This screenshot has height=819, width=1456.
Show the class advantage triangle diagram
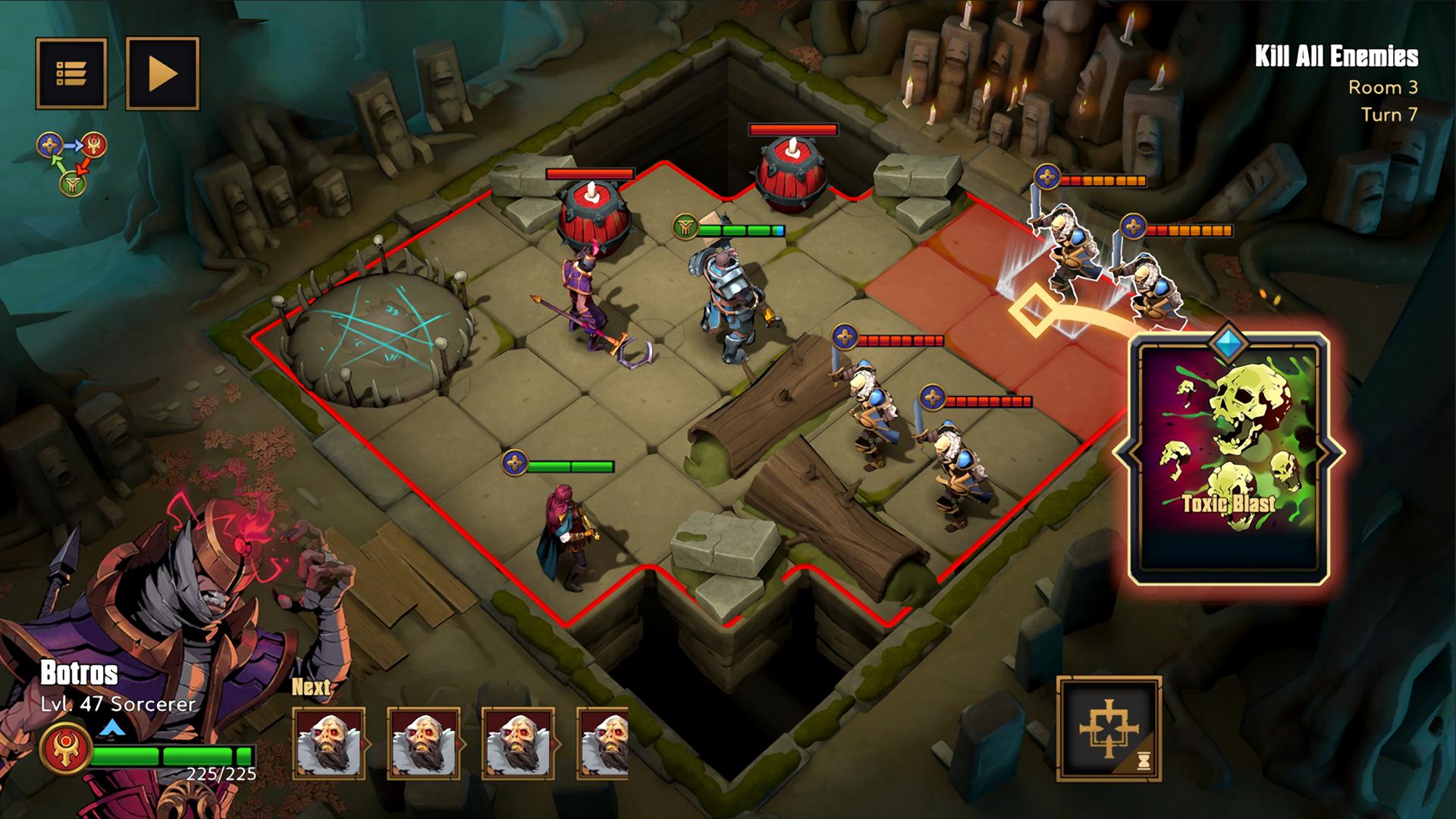(x=73, y=162)
